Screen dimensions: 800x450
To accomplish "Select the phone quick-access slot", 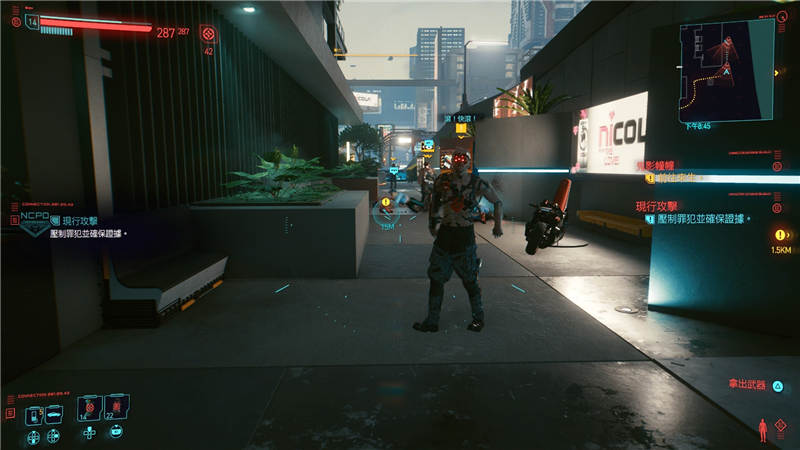I will pos(35,413).
